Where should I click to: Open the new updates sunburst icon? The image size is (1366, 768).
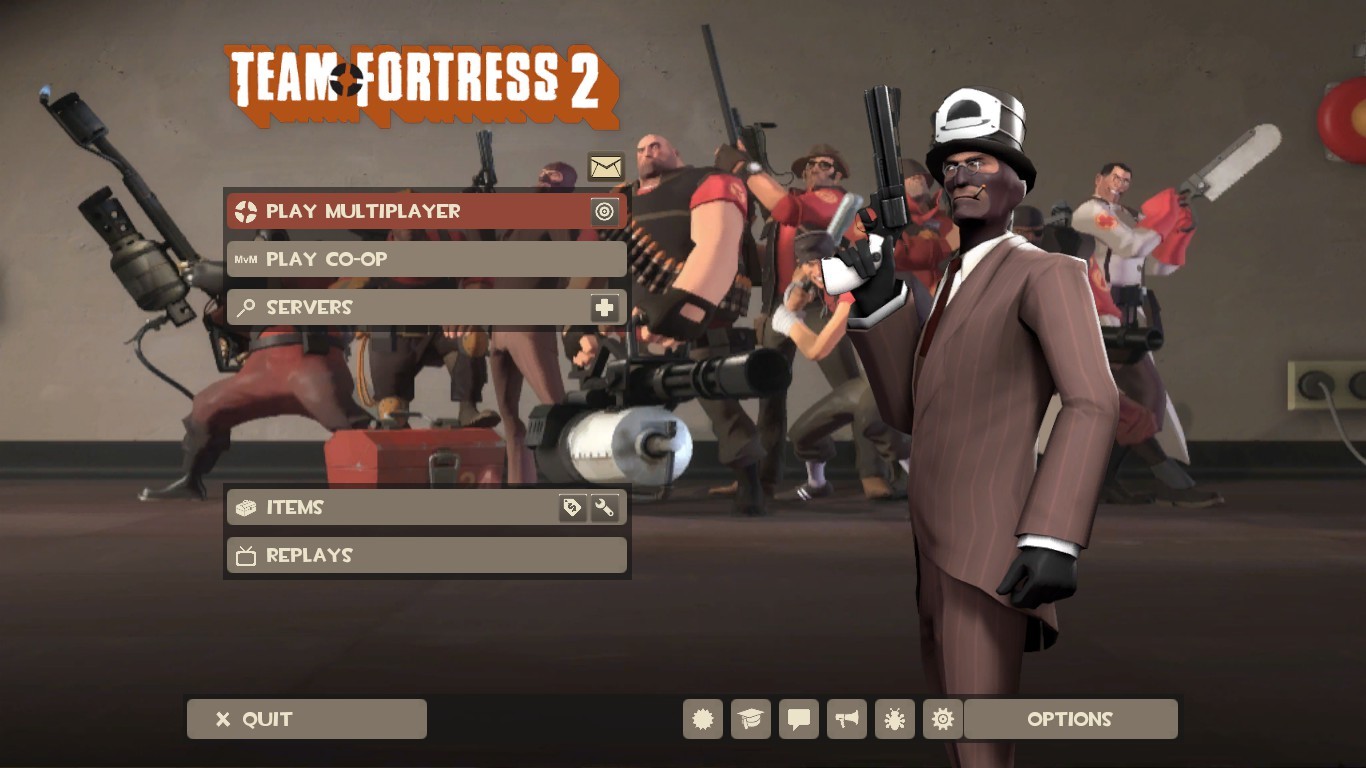pyautogui.click(x=702, y=718)
